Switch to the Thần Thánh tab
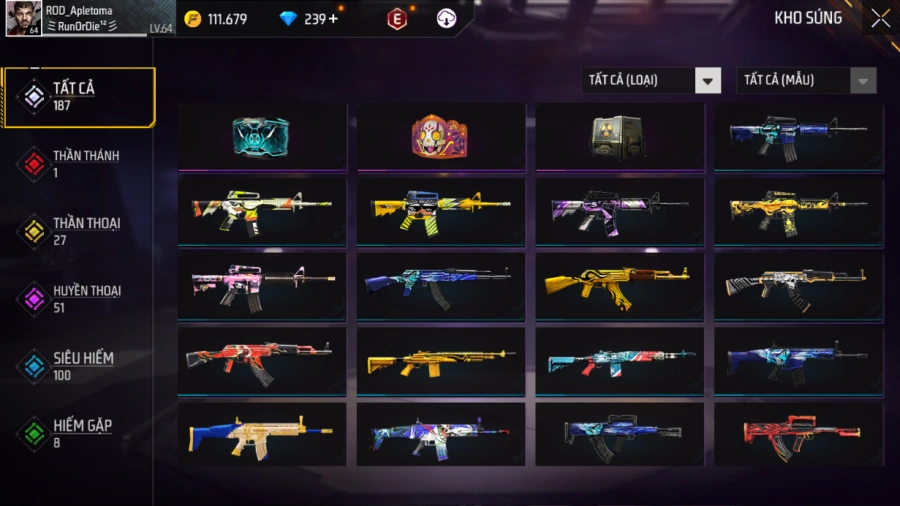The width and height of the screenshot is (900, 506). click(80, 163)
